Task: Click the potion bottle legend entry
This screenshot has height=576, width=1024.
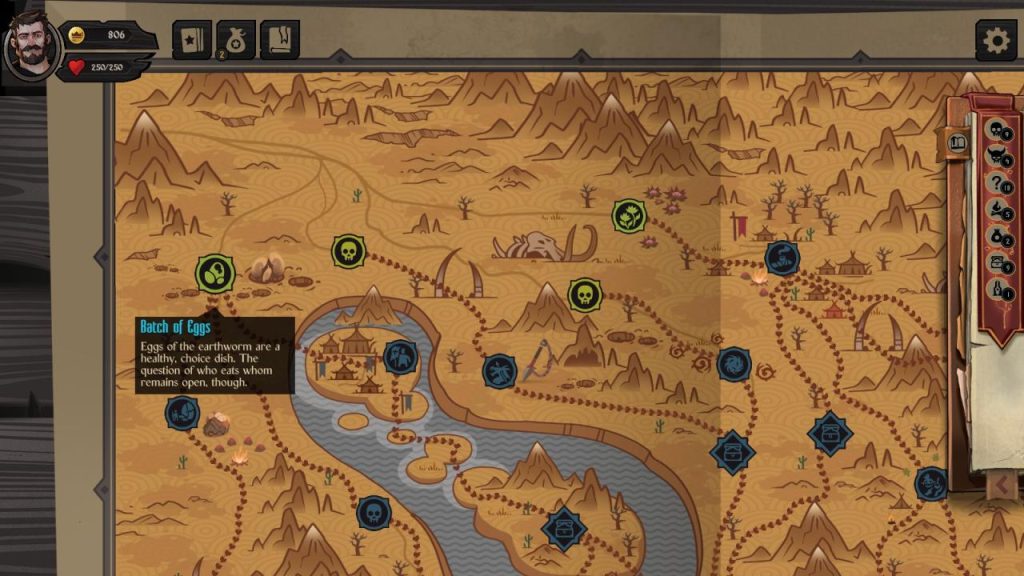Action: (x=997, y=289)
